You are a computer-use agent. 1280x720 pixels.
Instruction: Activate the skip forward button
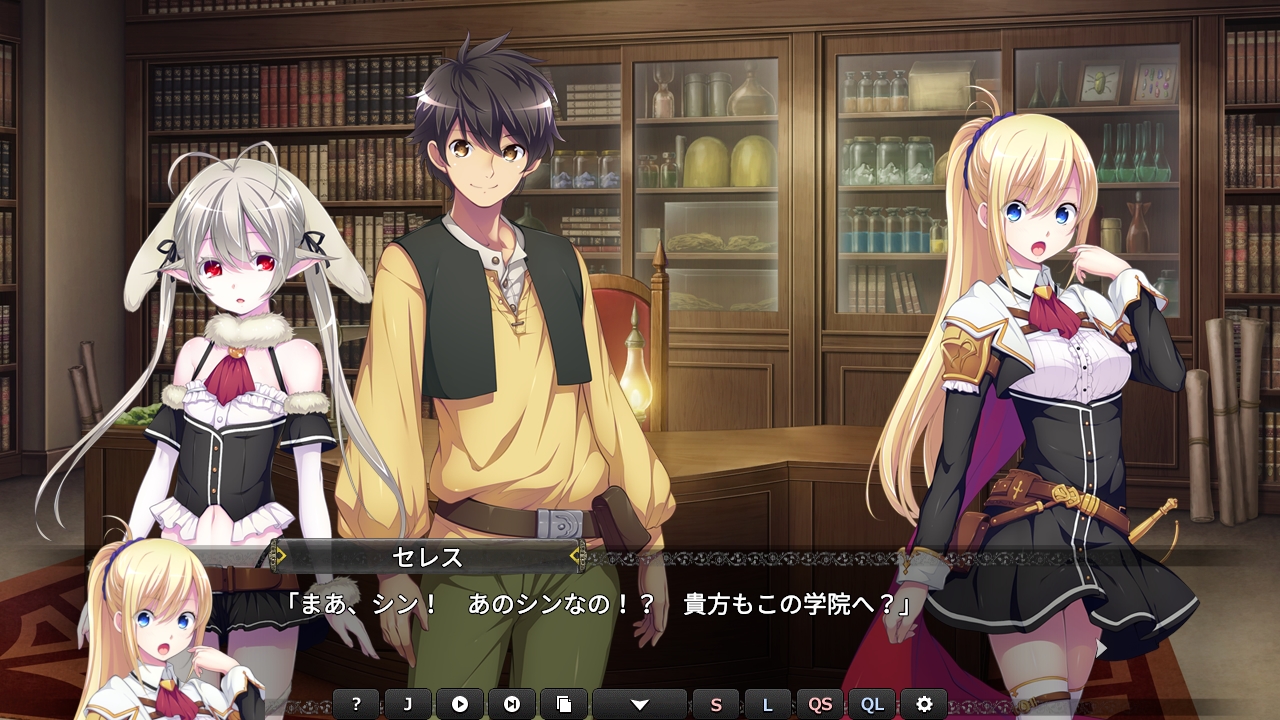coord(512,704)
